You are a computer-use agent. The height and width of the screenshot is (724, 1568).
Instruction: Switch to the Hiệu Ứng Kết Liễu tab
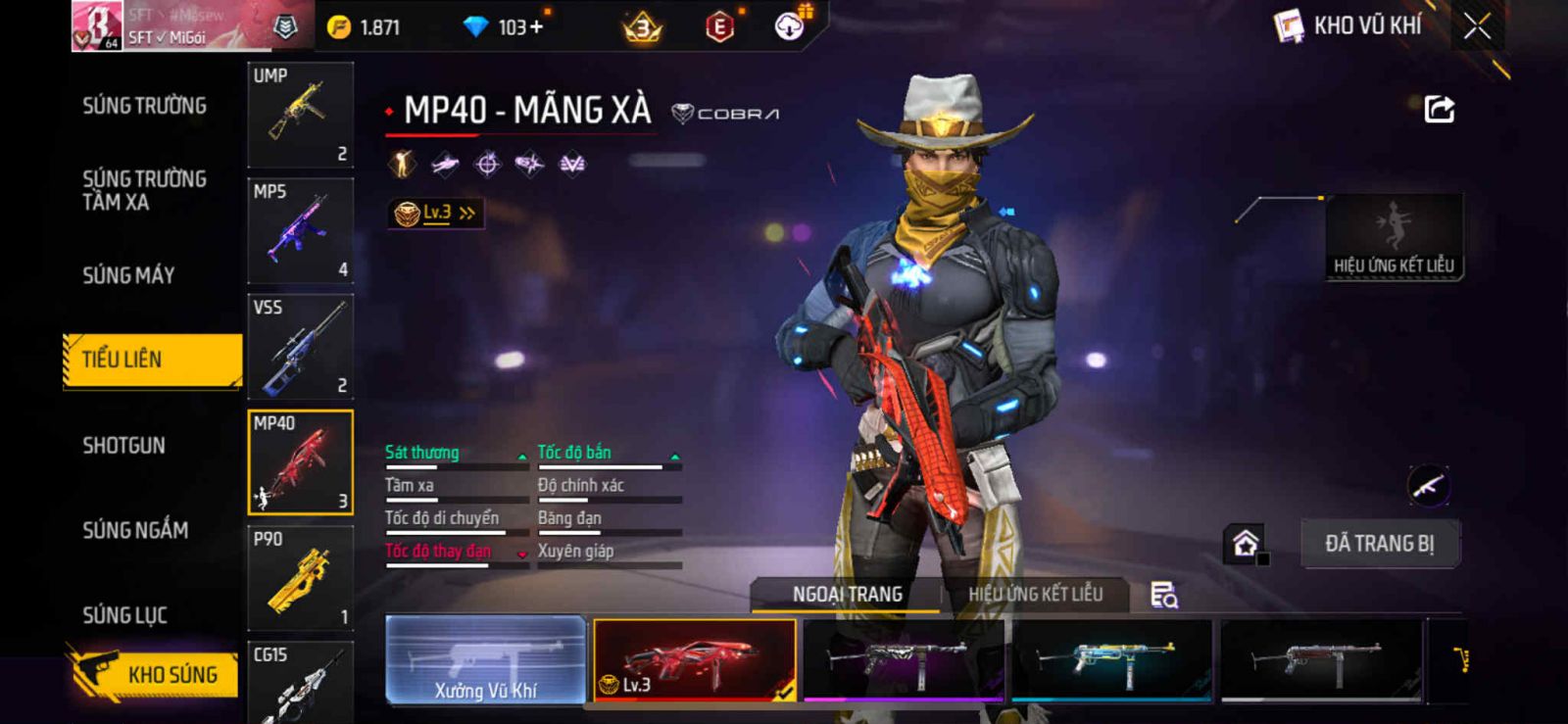[1035, 594]
